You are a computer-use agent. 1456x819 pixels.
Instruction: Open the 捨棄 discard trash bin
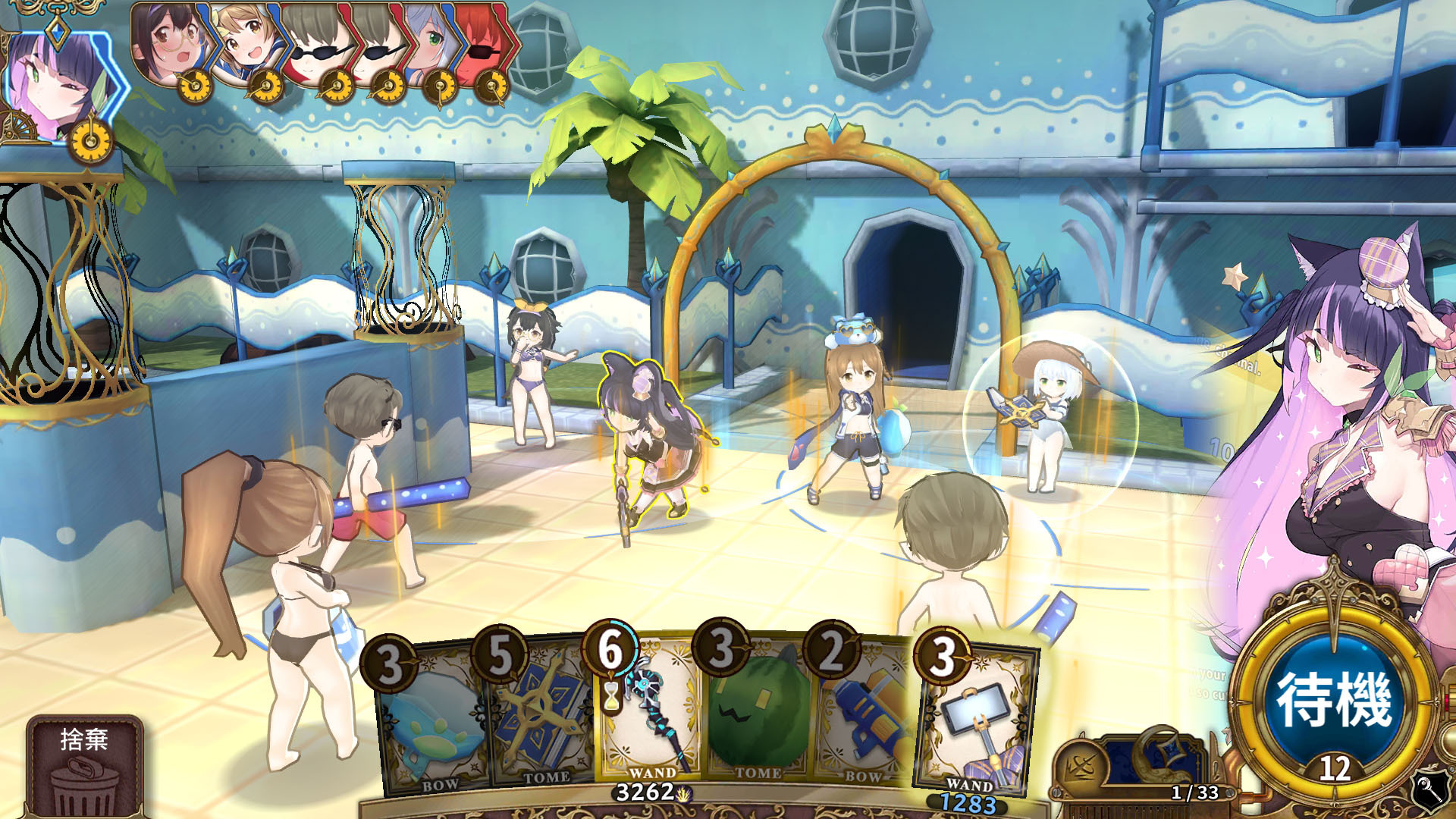pos(84,766)
